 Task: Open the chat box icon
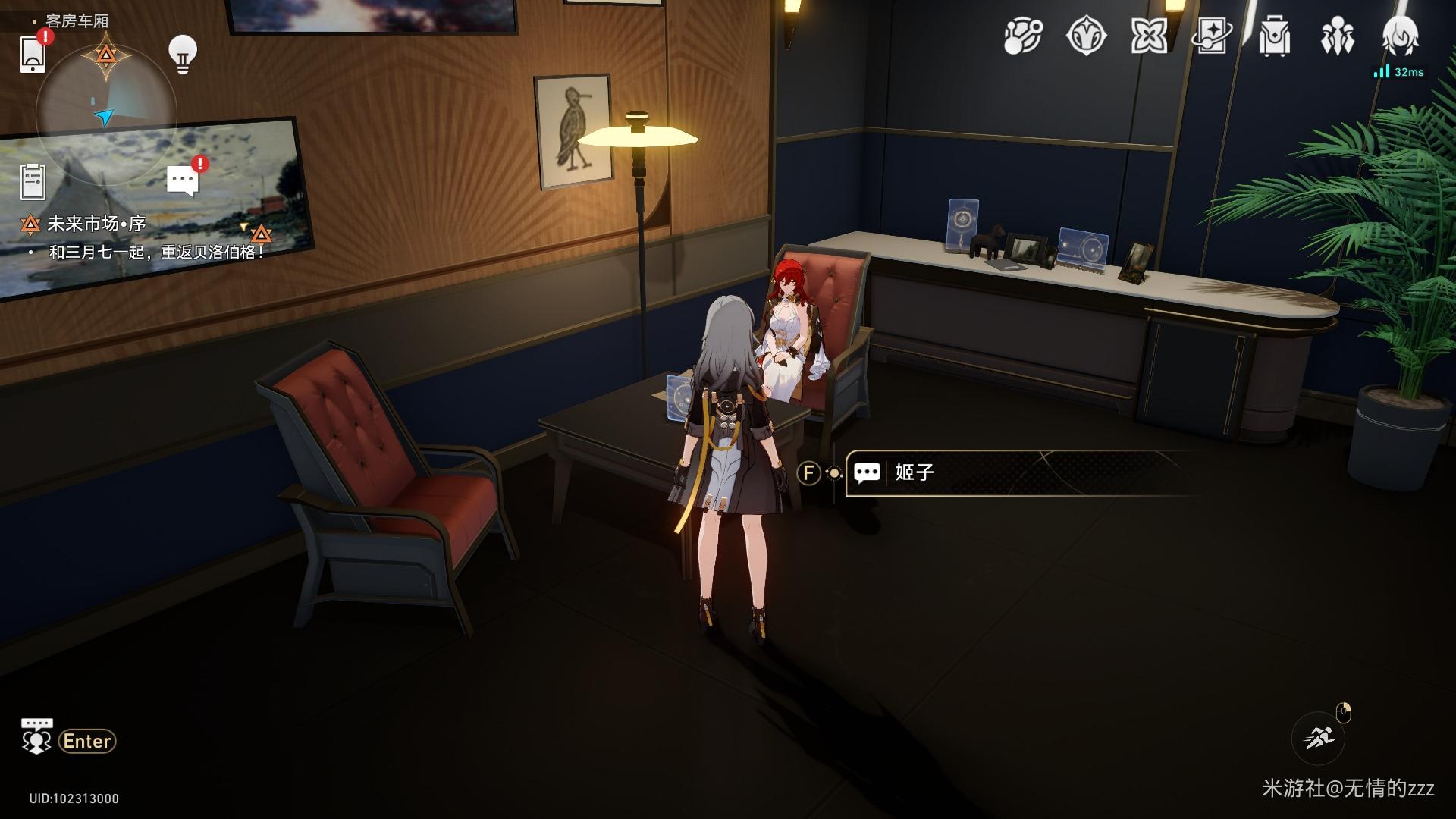point(36,737)
